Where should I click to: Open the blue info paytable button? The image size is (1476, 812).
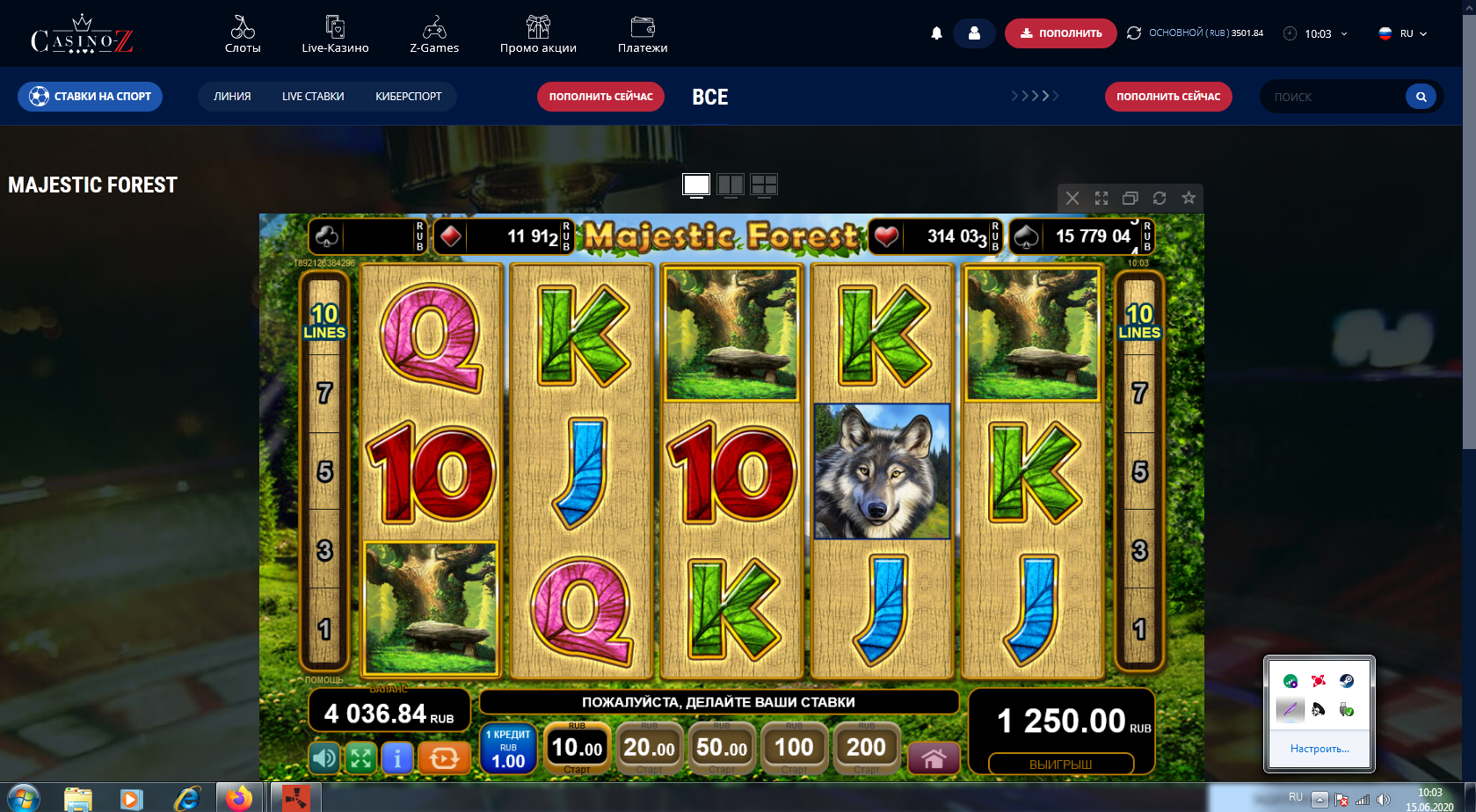[397, 758]
